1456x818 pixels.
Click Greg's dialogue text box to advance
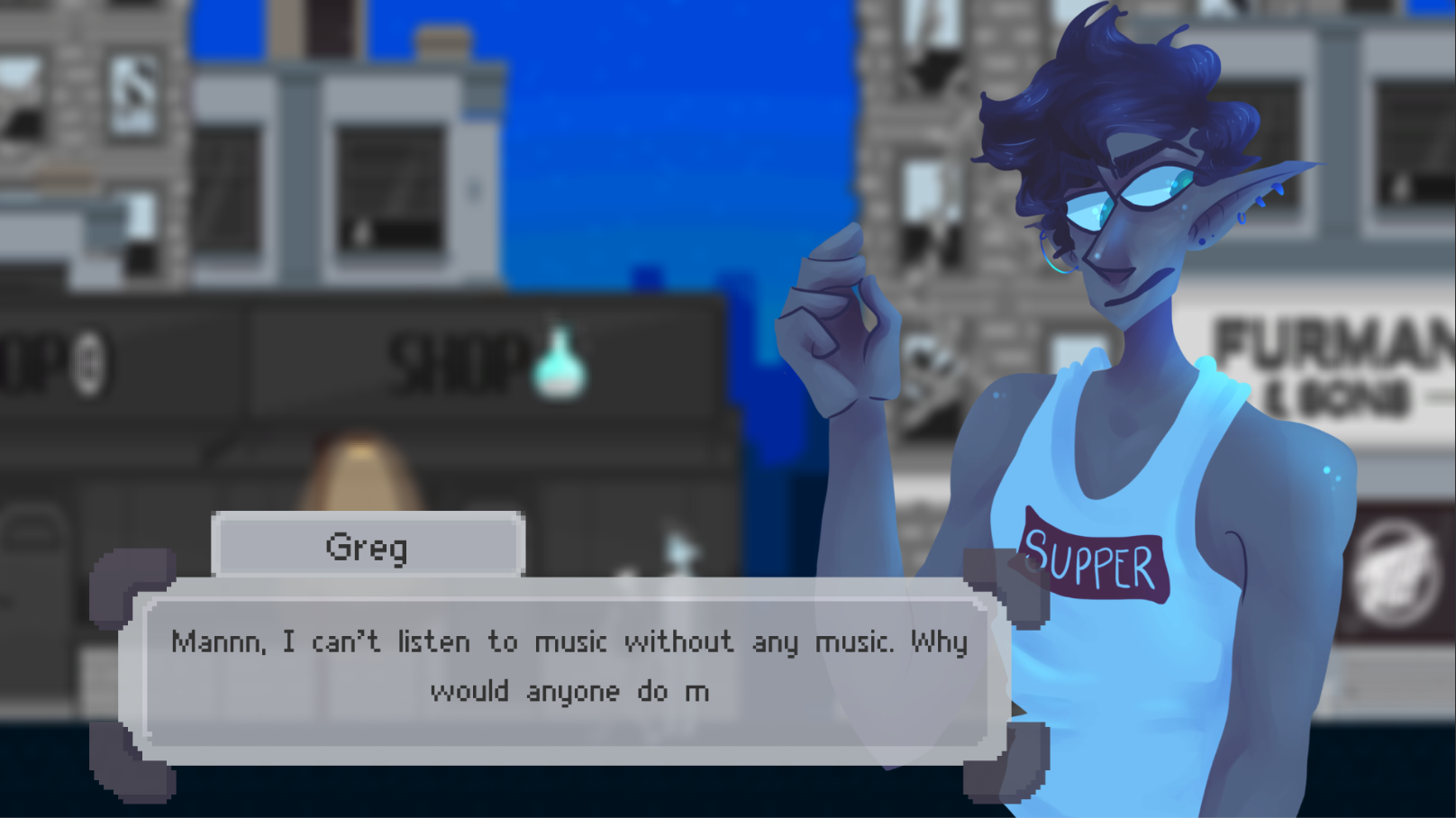568,668
